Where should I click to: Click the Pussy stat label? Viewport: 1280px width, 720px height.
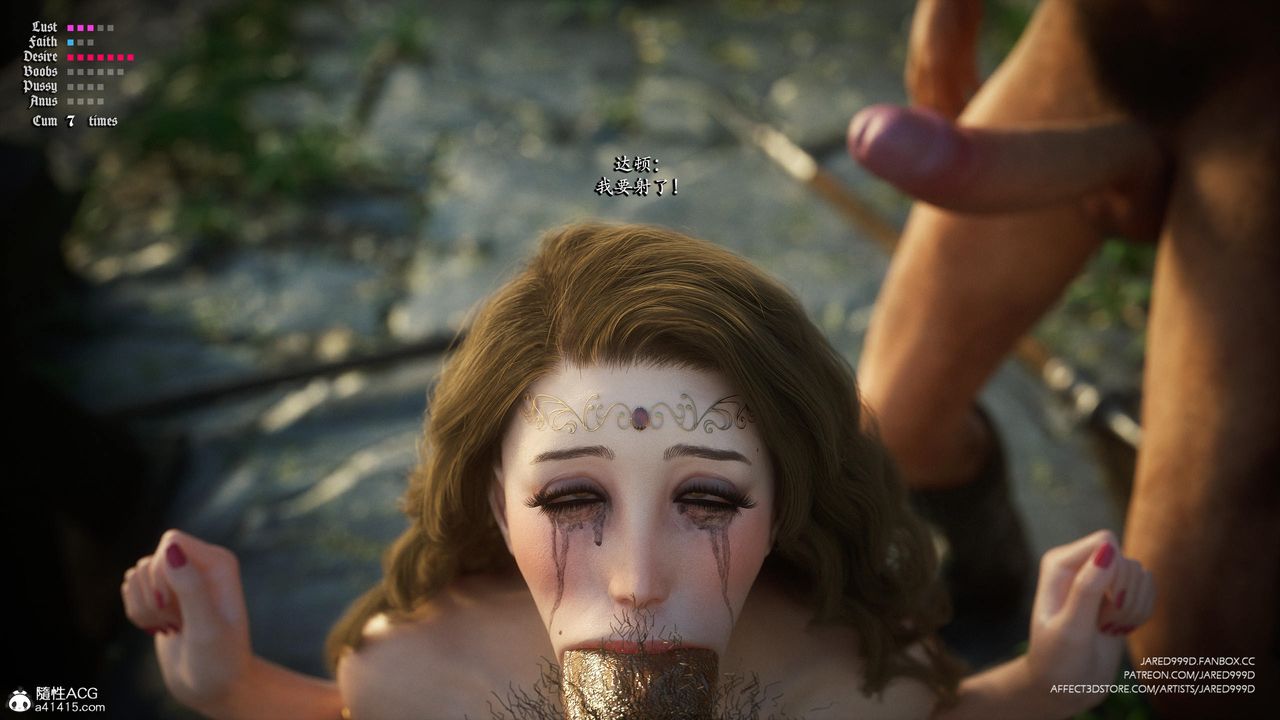click(x=41, y=86)
